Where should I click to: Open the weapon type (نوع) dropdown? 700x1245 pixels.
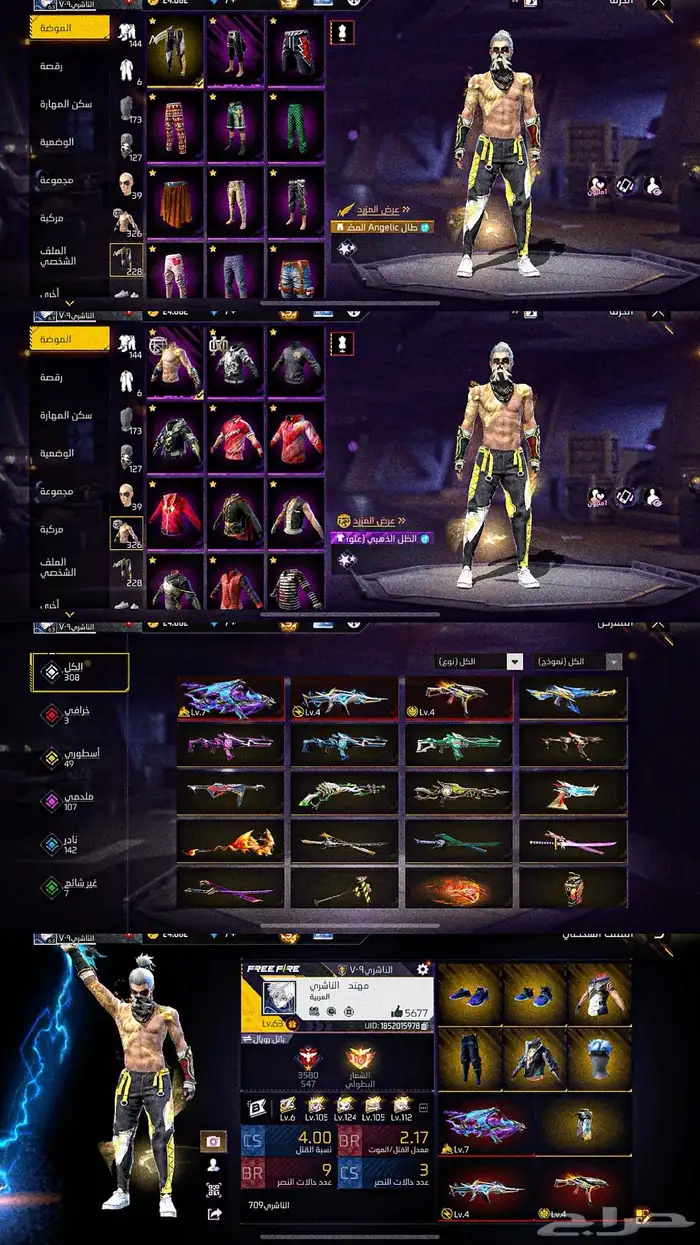click(479, 662)
